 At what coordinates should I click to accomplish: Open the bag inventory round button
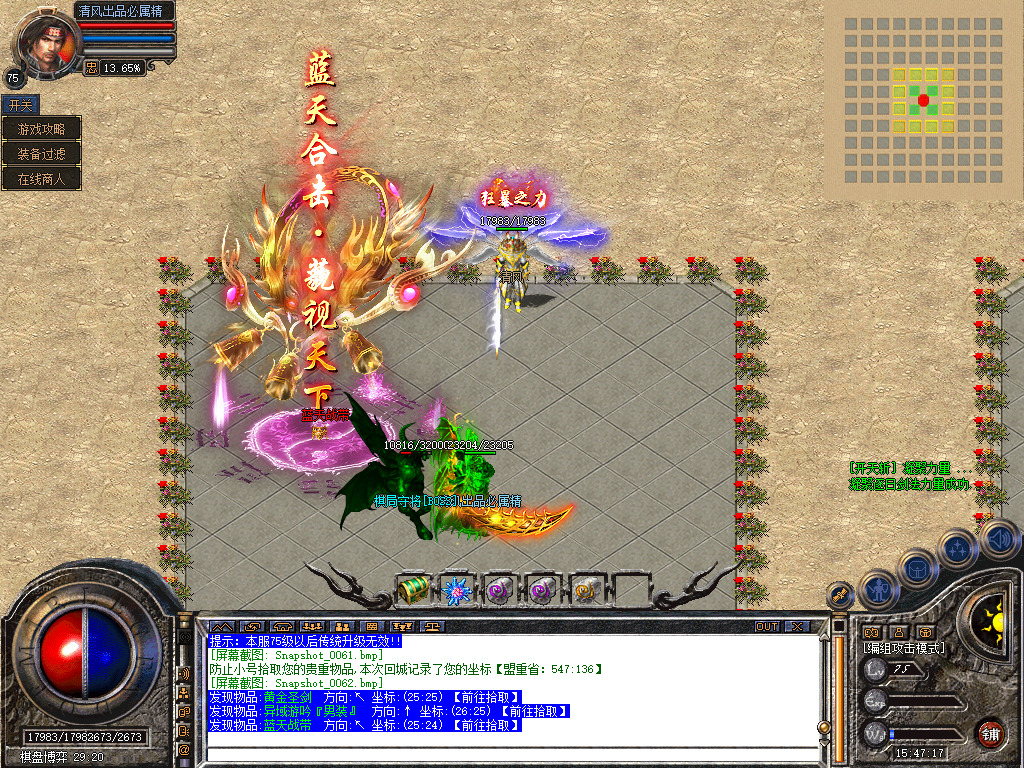[916, 570]
